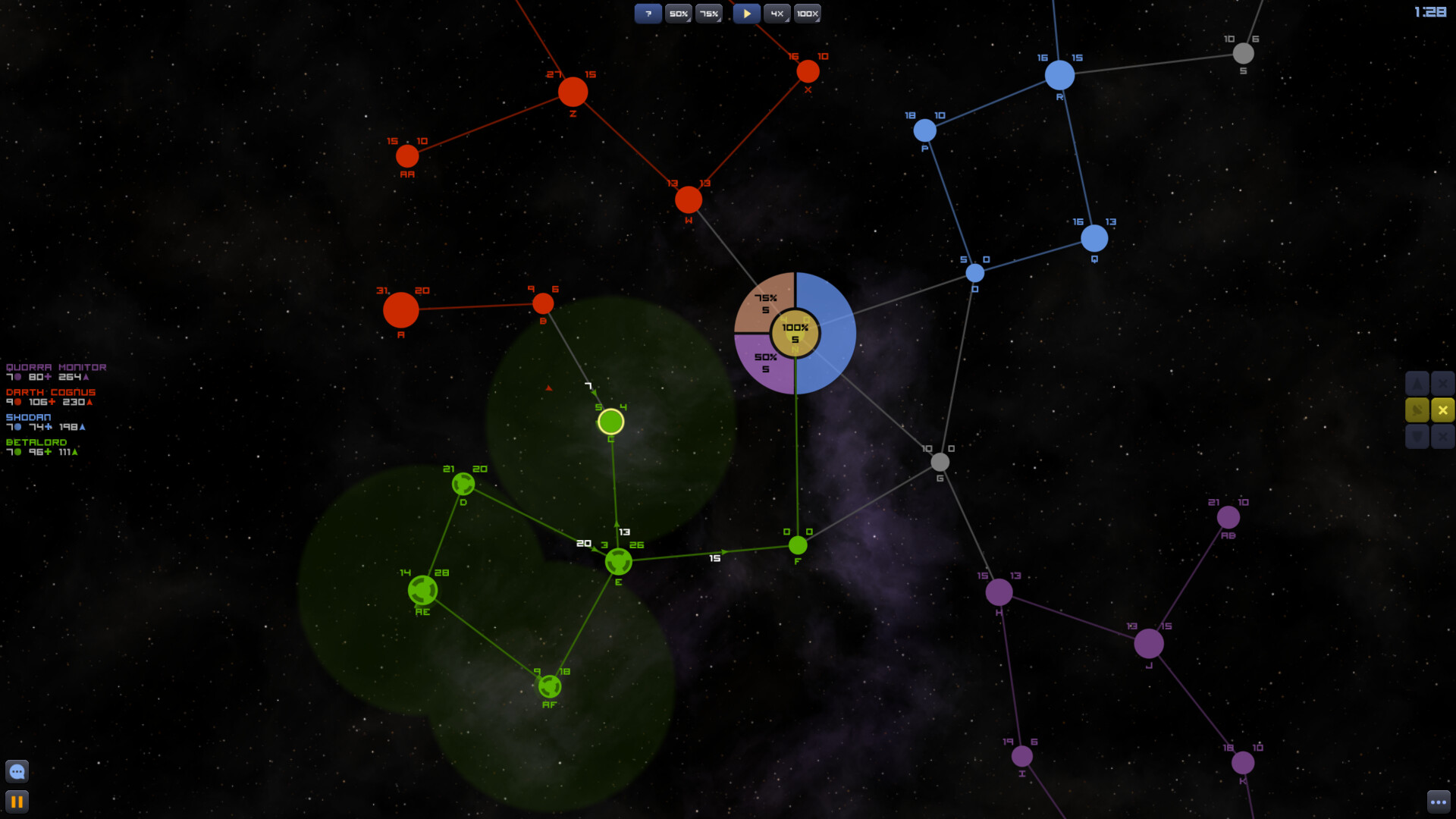Click the yellow X cancel icon in the side panel
Screen dimensions: 1456x819
[x=1442, y=409]
